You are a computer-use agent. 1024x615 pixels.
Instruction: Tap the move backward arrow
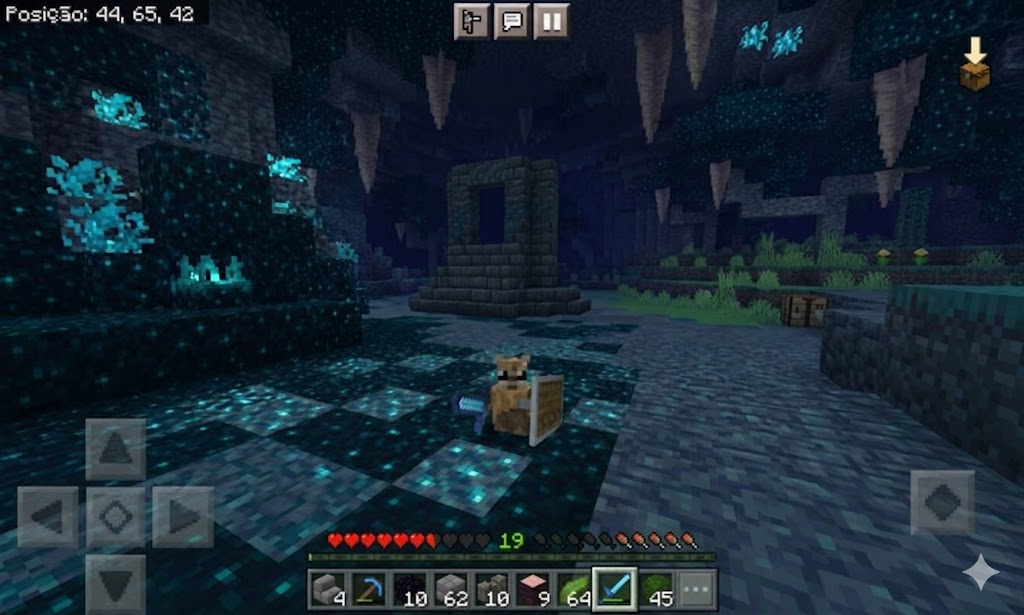115,582
